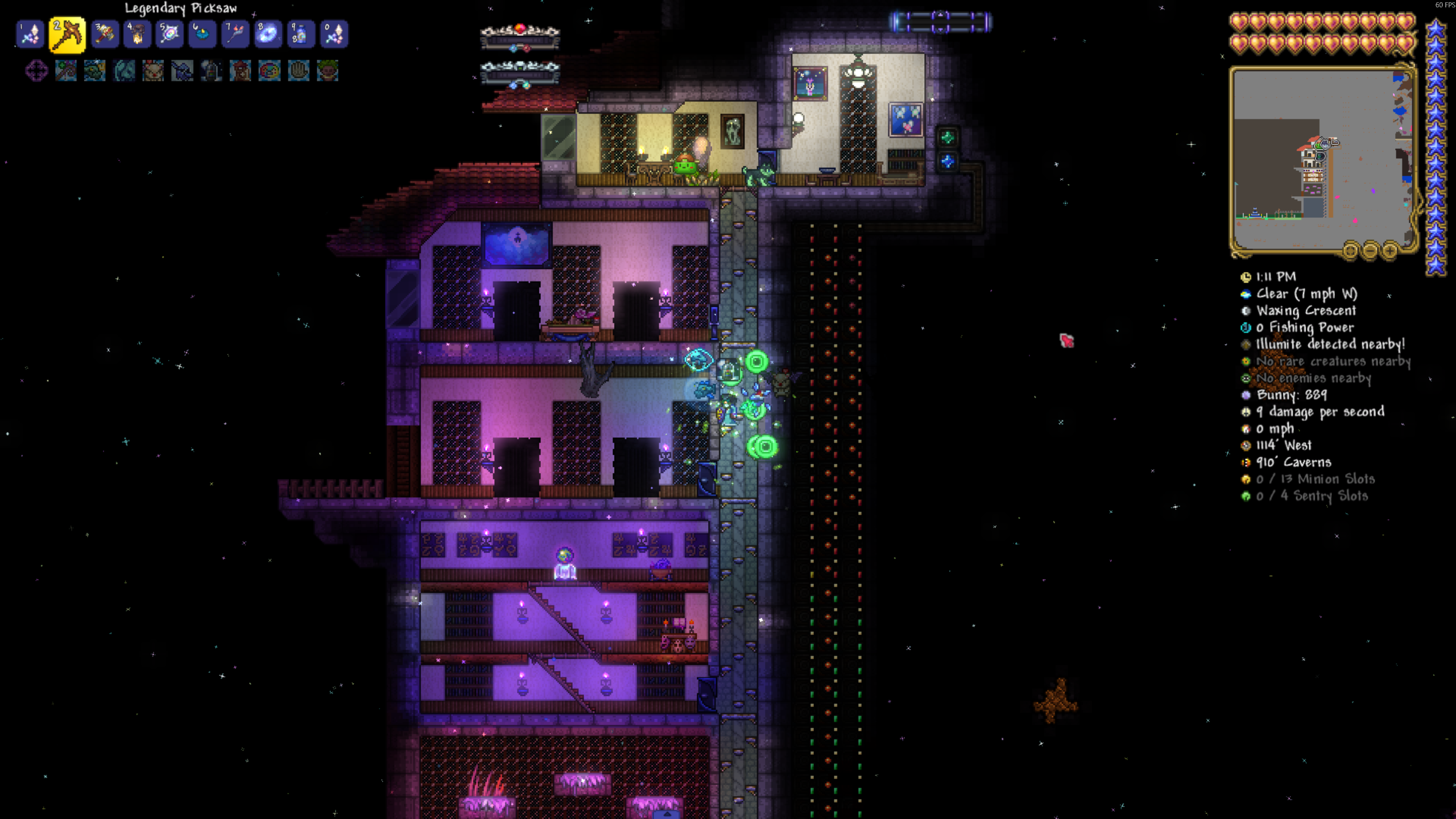Image resolution: width=1456 pixels, height=819 pixels.
Task: Click the open hand buff icon
Action: click(298, 71)
